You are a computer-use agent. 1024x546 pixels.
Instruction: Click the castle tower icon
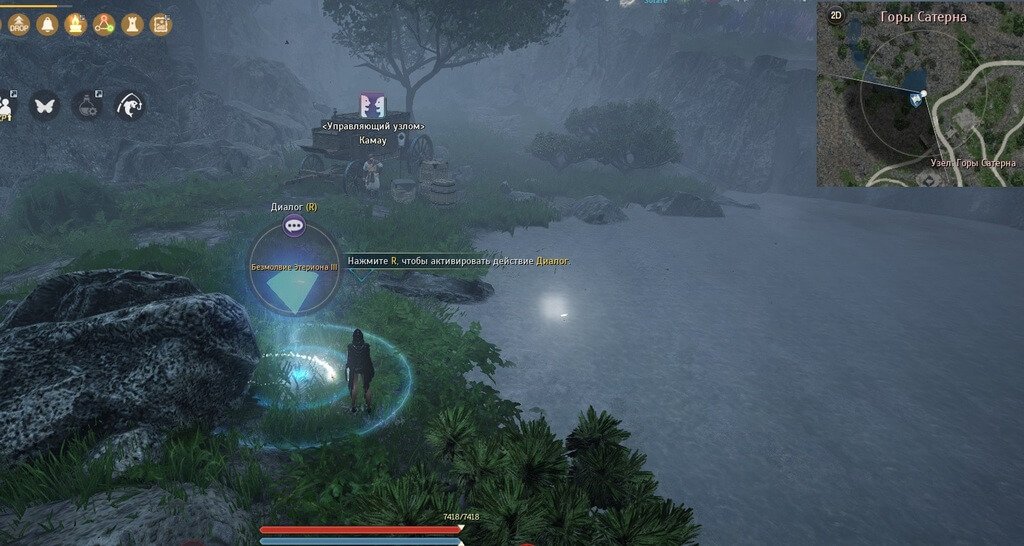tap(131, 24)
